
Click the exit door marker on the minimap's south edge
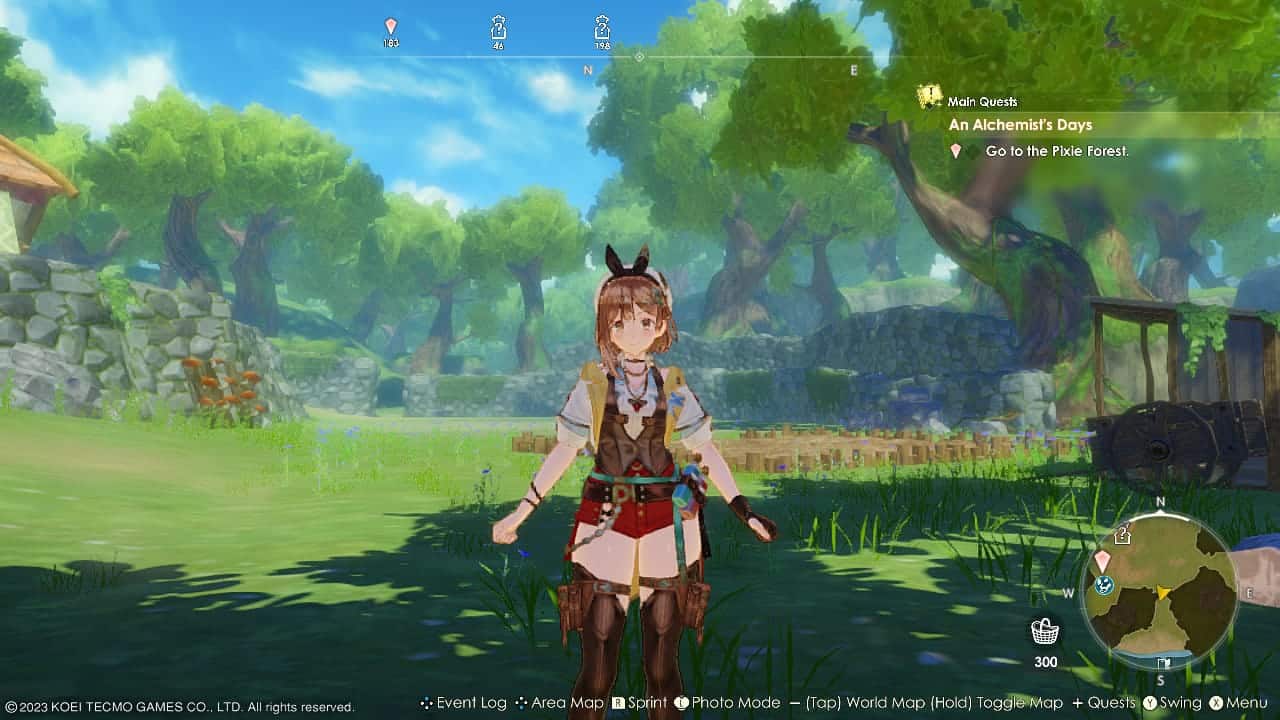(1163, 663)
